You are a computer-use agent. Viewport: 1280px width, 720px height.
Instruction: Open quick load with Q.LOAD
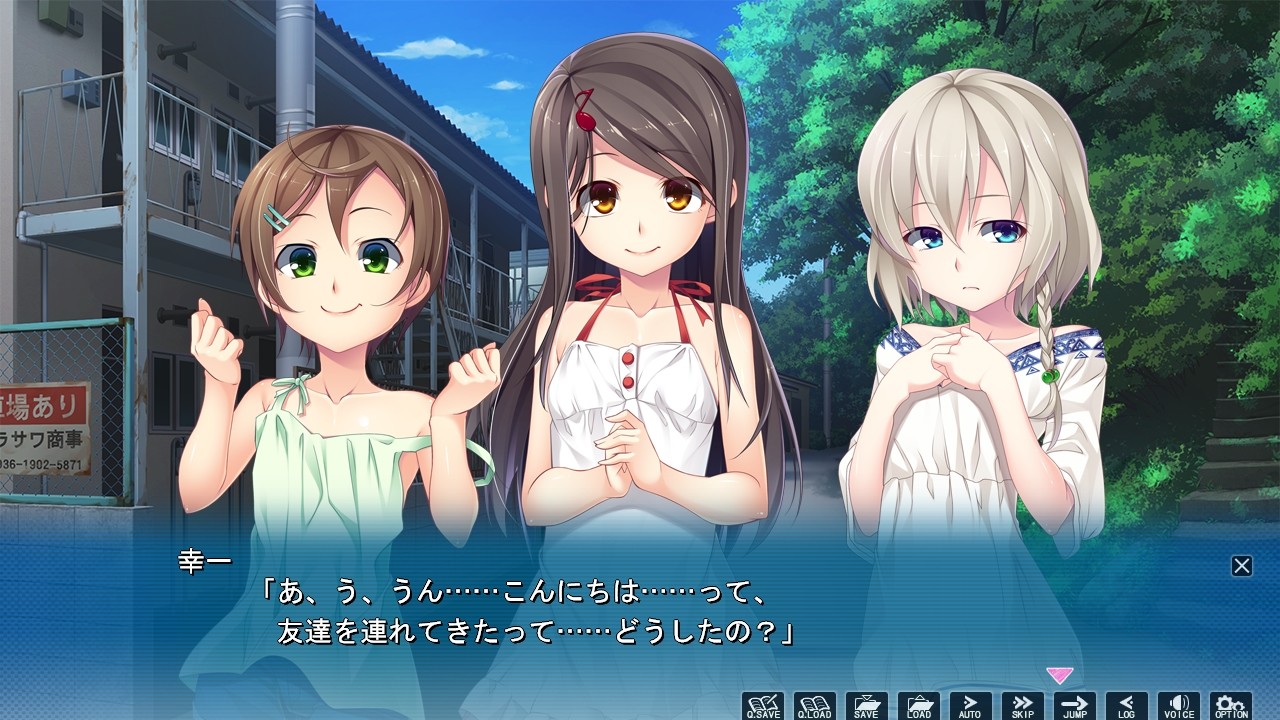pyautogui.click(x=815, y=706)
